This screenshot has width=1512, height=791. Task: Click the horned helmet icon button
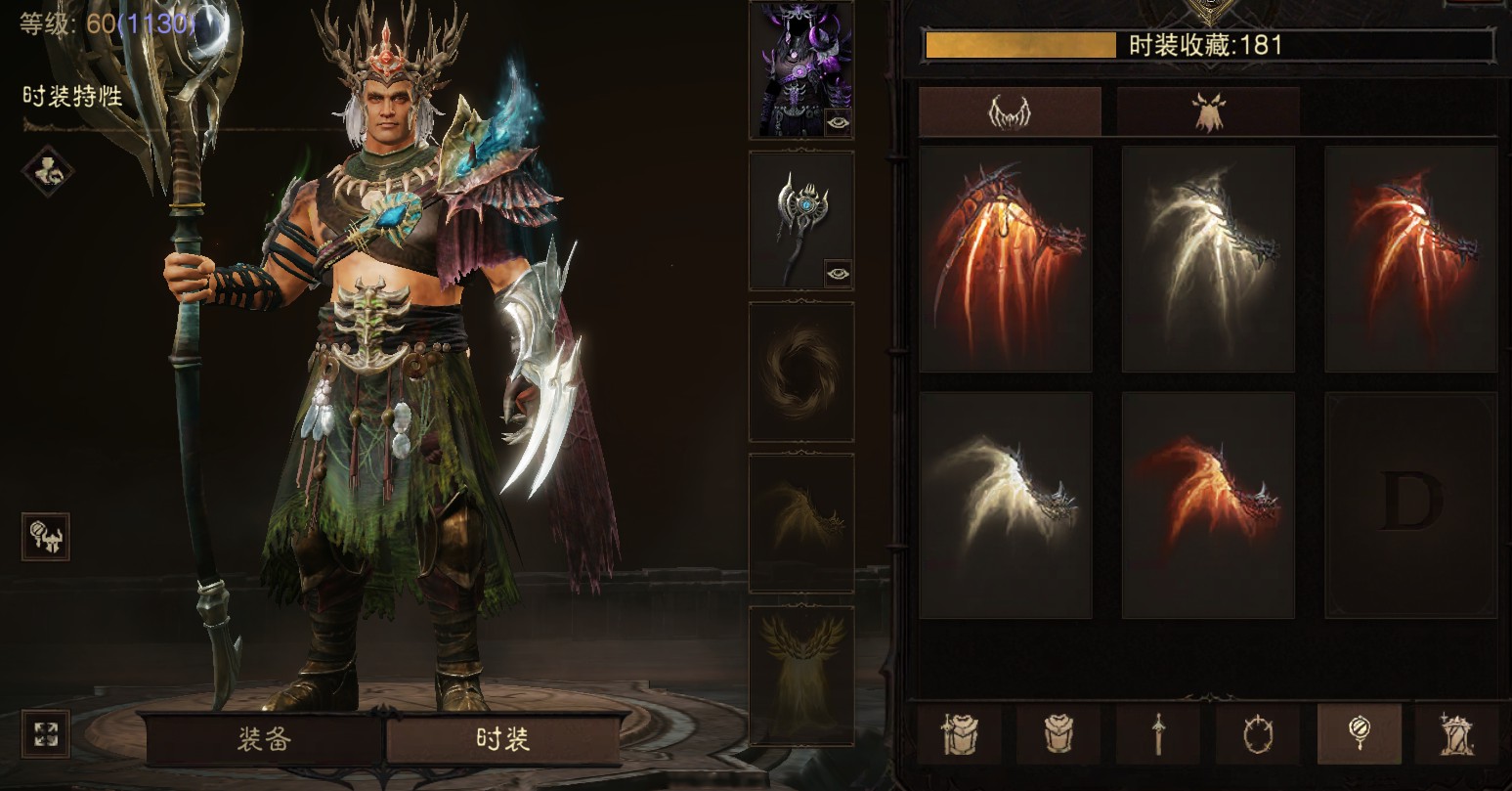[46, 537]
